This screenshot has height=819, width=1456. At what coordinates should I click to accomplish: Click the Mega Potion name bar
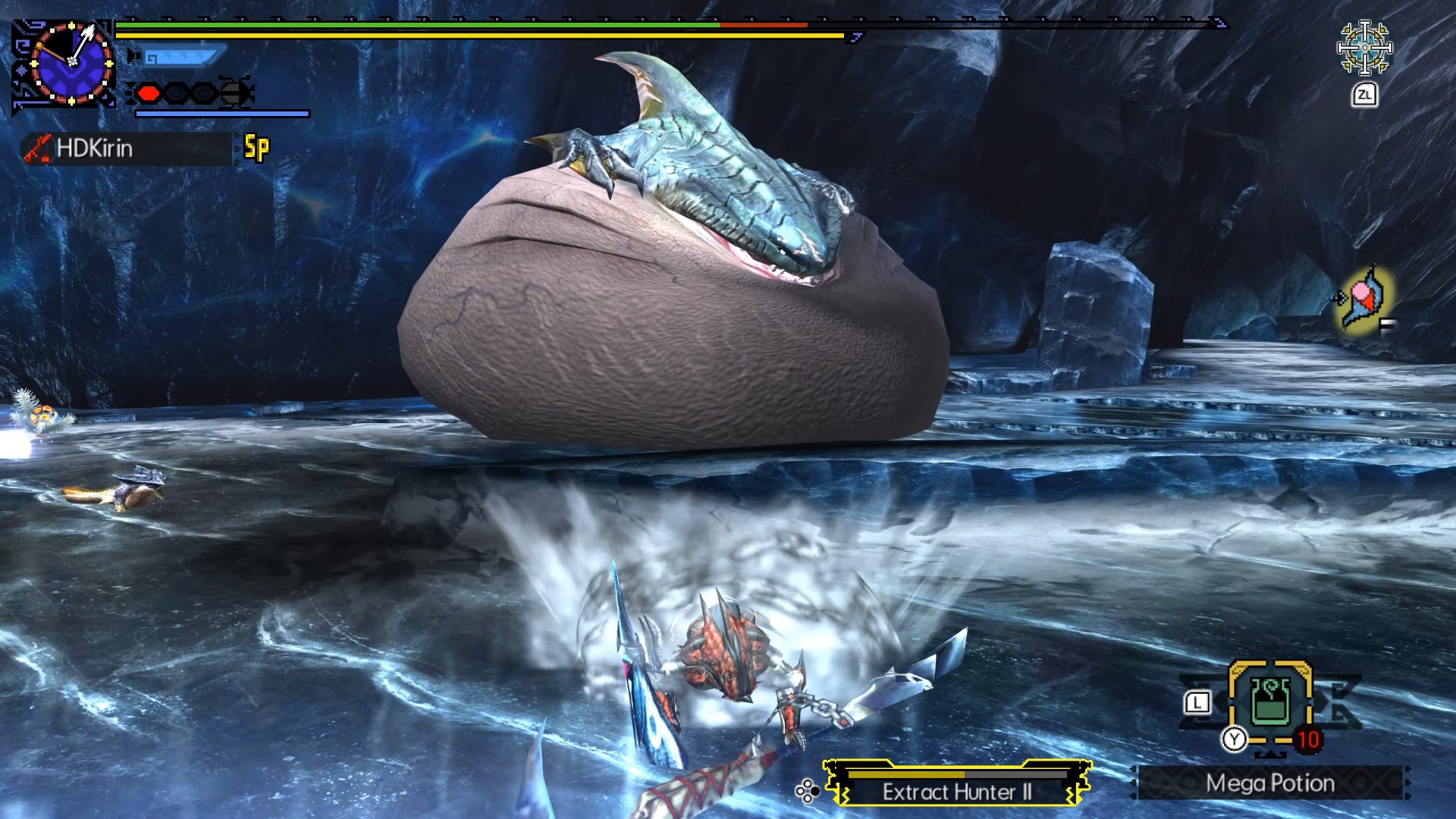click(x=1272, y=784)
